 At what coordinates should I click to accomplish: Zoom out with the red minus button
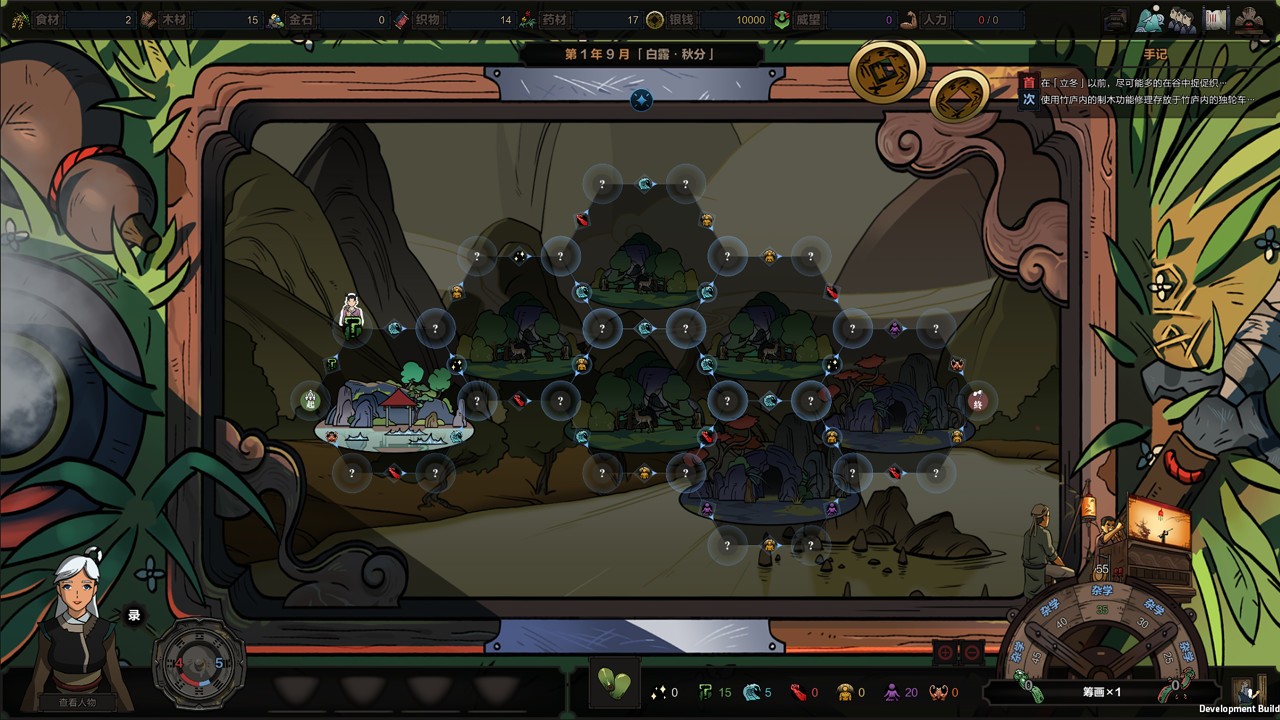[x=972, y=653]
